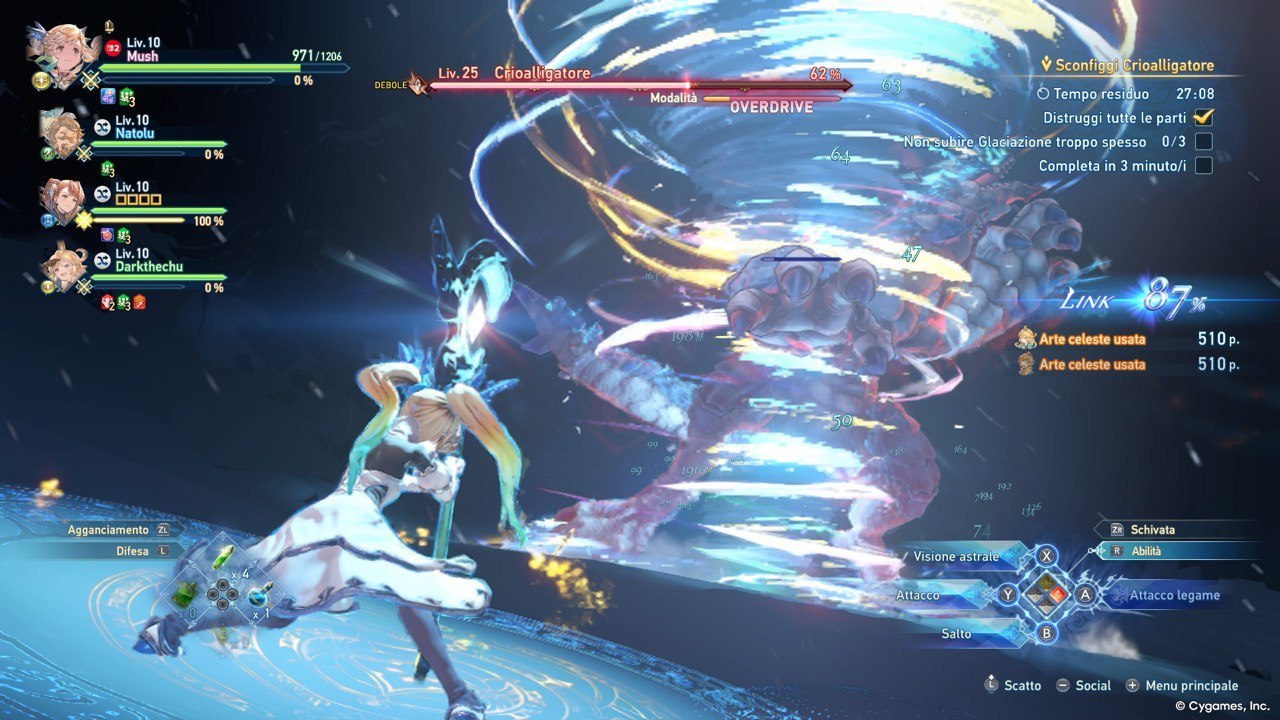Select the Schivata dodge action

click(x=1152, y=529)
